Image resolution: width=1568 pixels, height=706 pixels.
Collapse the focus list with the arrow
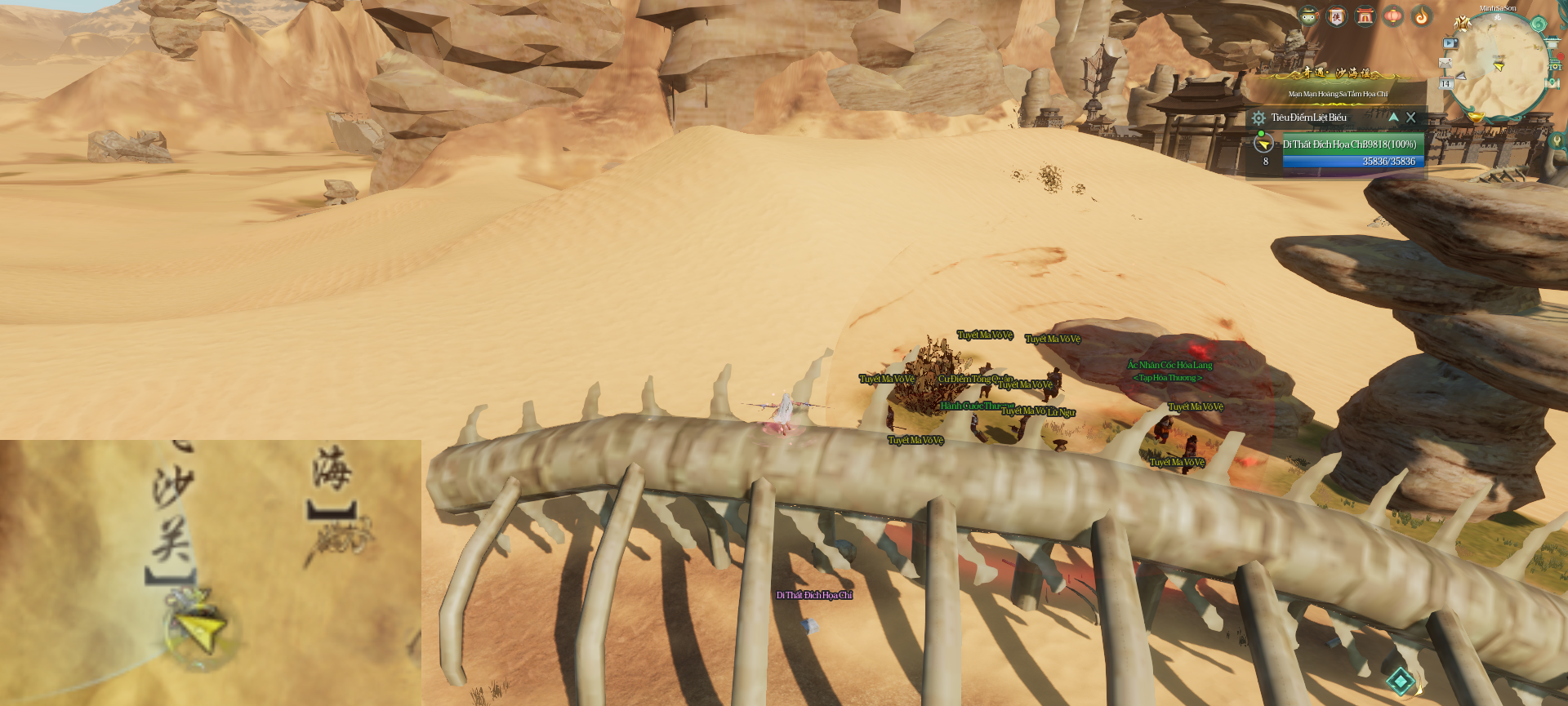[1393, 118]
